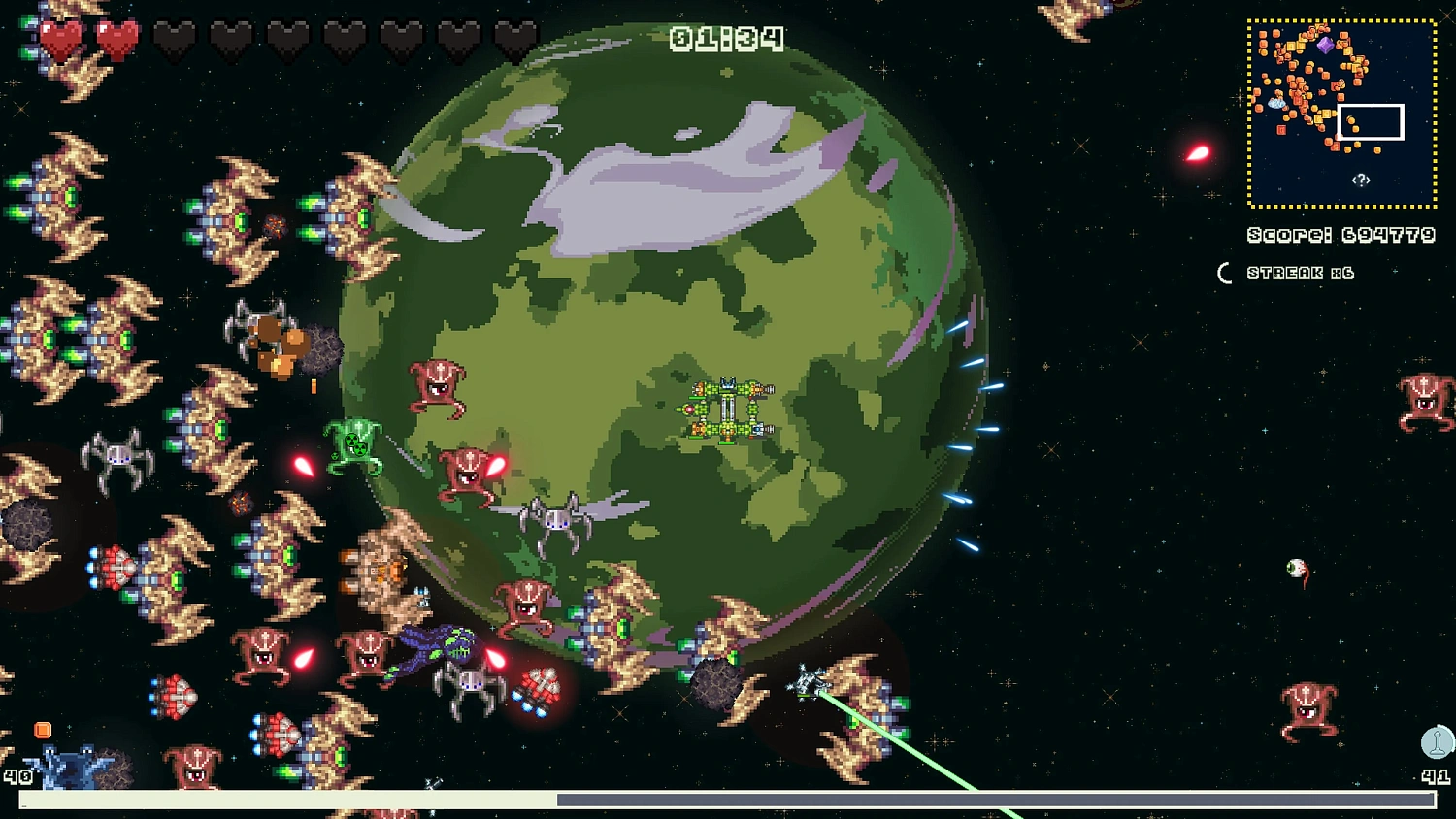Click the <?> marker inside the minimap
This screenshot has height=819, width=1456.
[1359, 179]
